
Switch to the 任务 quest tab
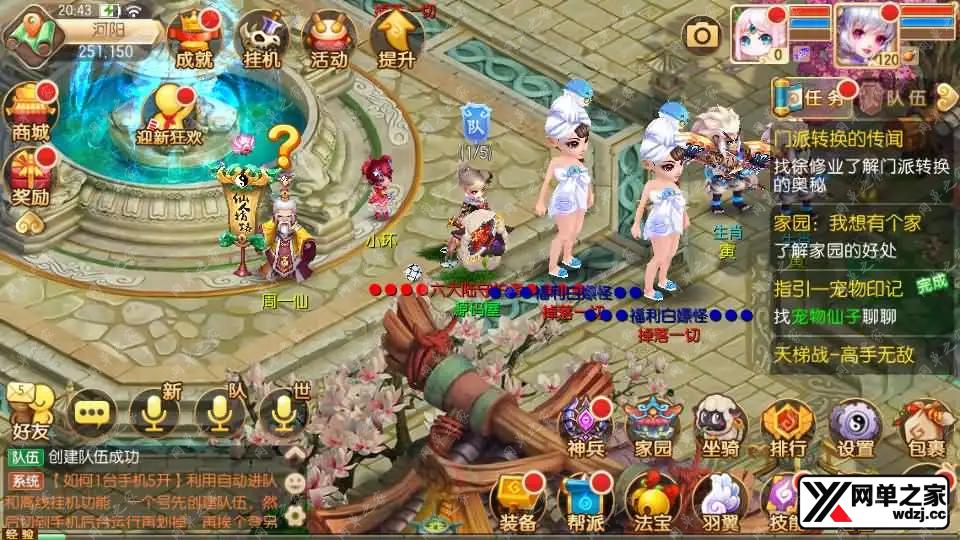[814, 98]
